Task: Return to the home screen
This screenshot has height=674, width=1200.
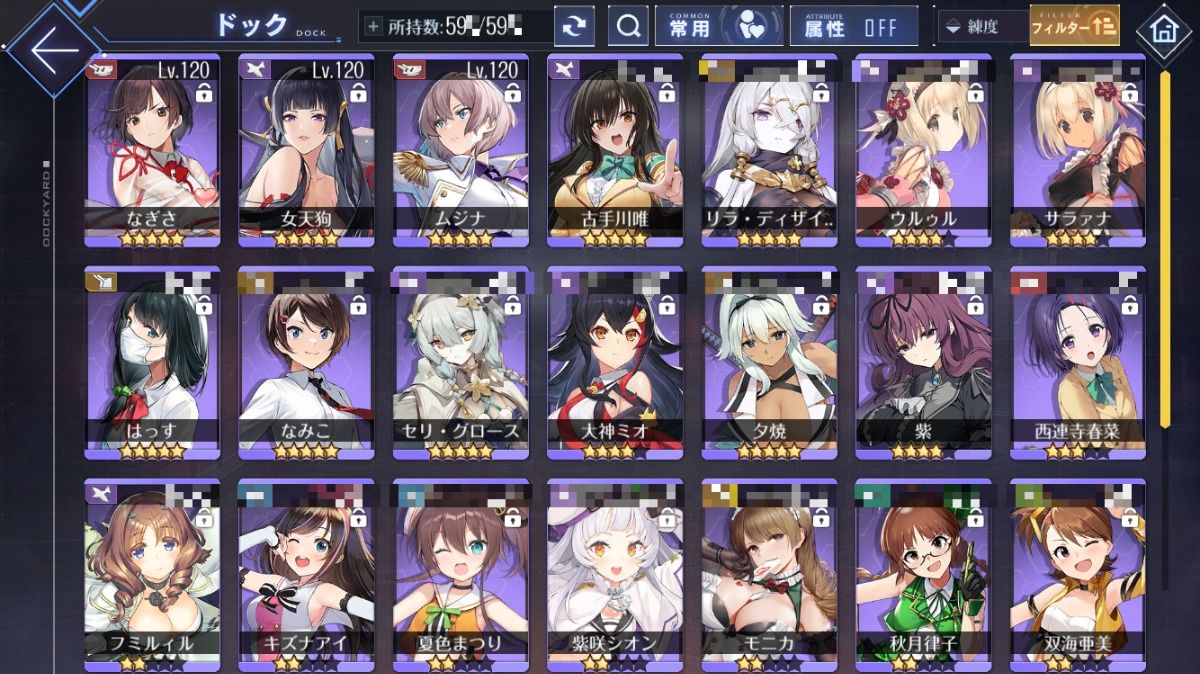Action: (1163, 29)
